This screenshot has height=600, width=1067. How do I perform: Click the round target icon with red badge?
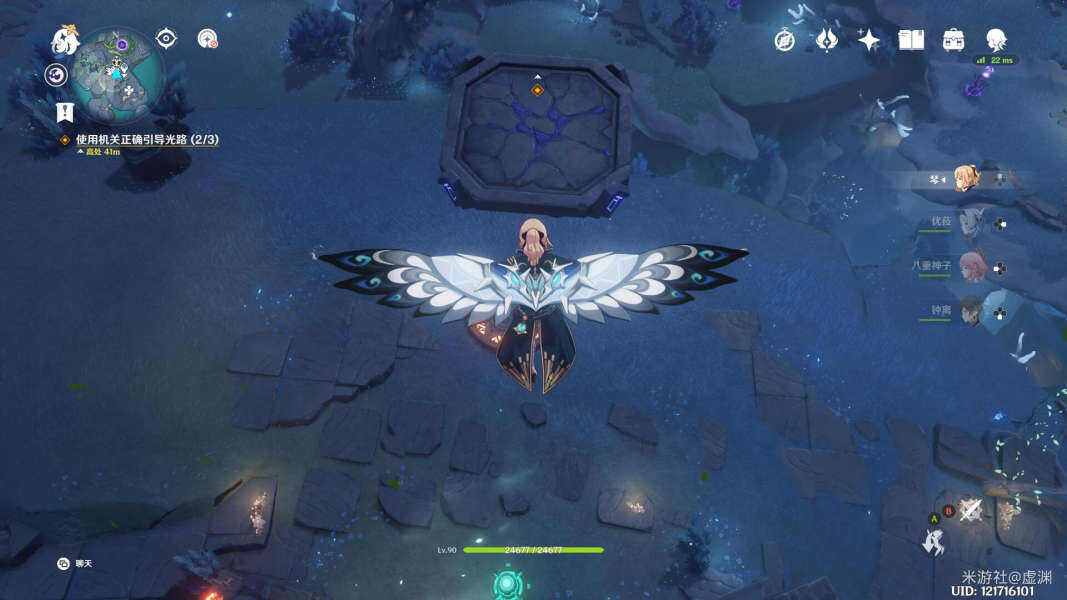coord(207,39)
